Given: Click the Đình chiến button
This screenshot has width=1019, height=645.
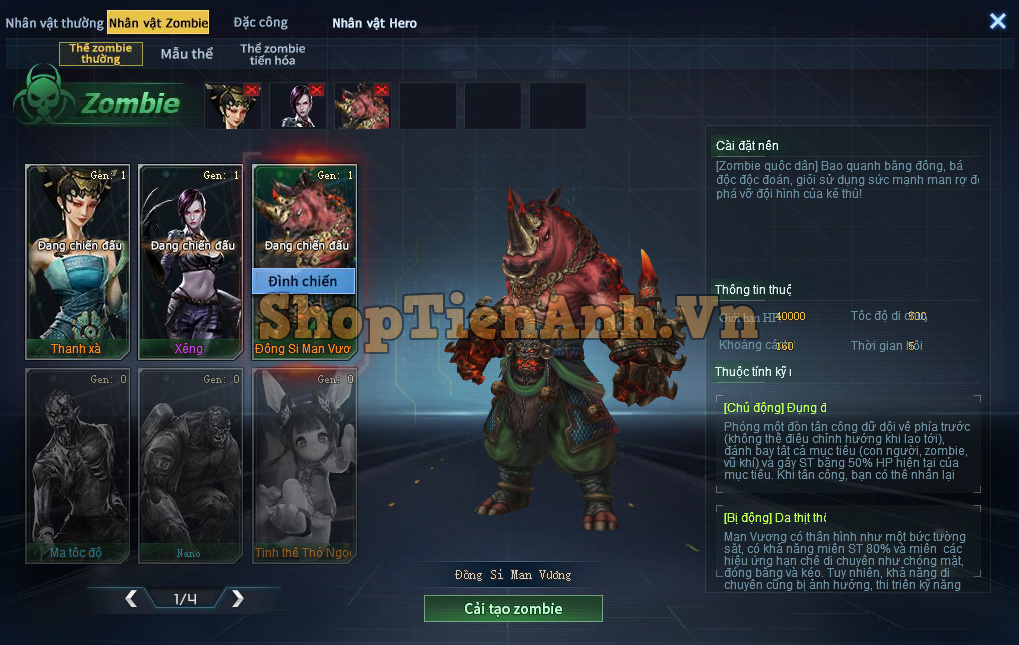Looking at the screenshot, I should point(303,281).
